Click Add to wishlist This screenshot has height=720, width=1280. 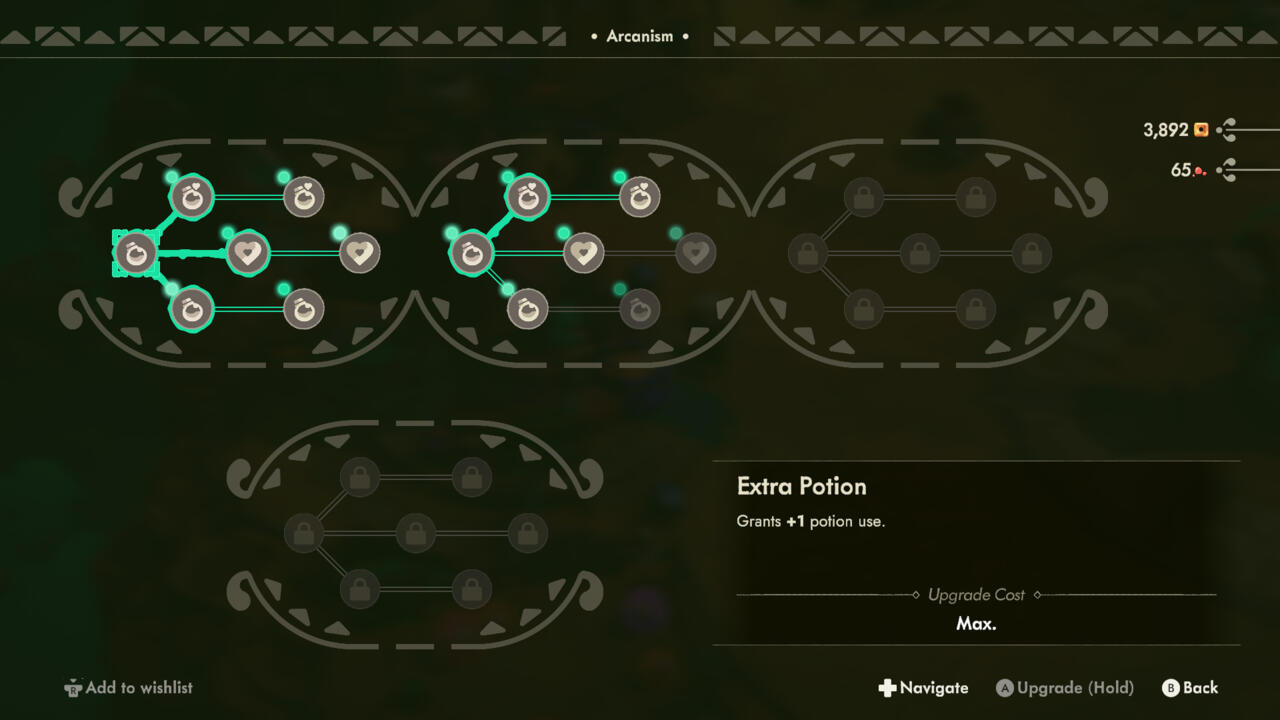coord(127,688)
